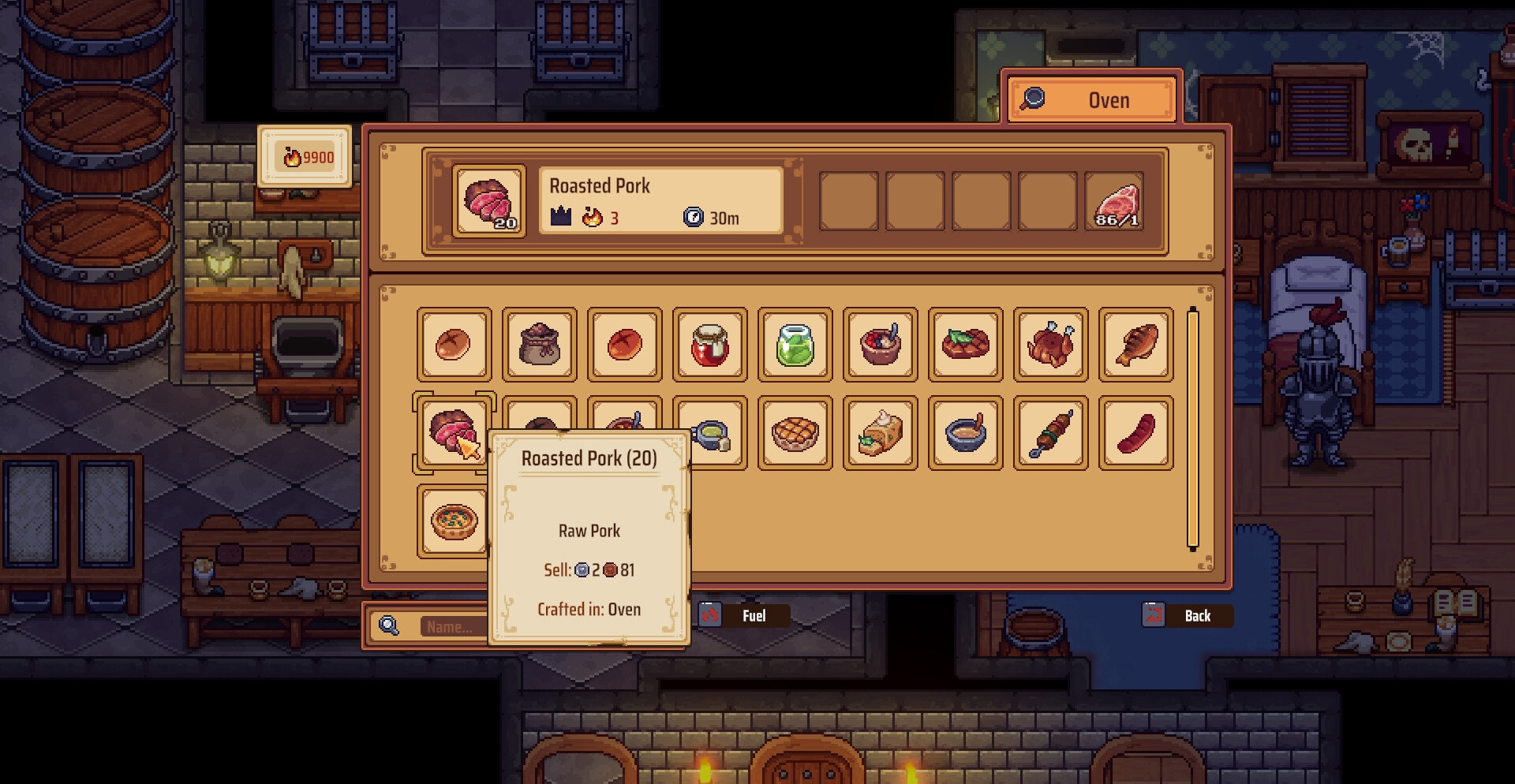Screen dimensions: 1515x784
Task: Select the green pickle jar recipe
Action: pos(795,345)
